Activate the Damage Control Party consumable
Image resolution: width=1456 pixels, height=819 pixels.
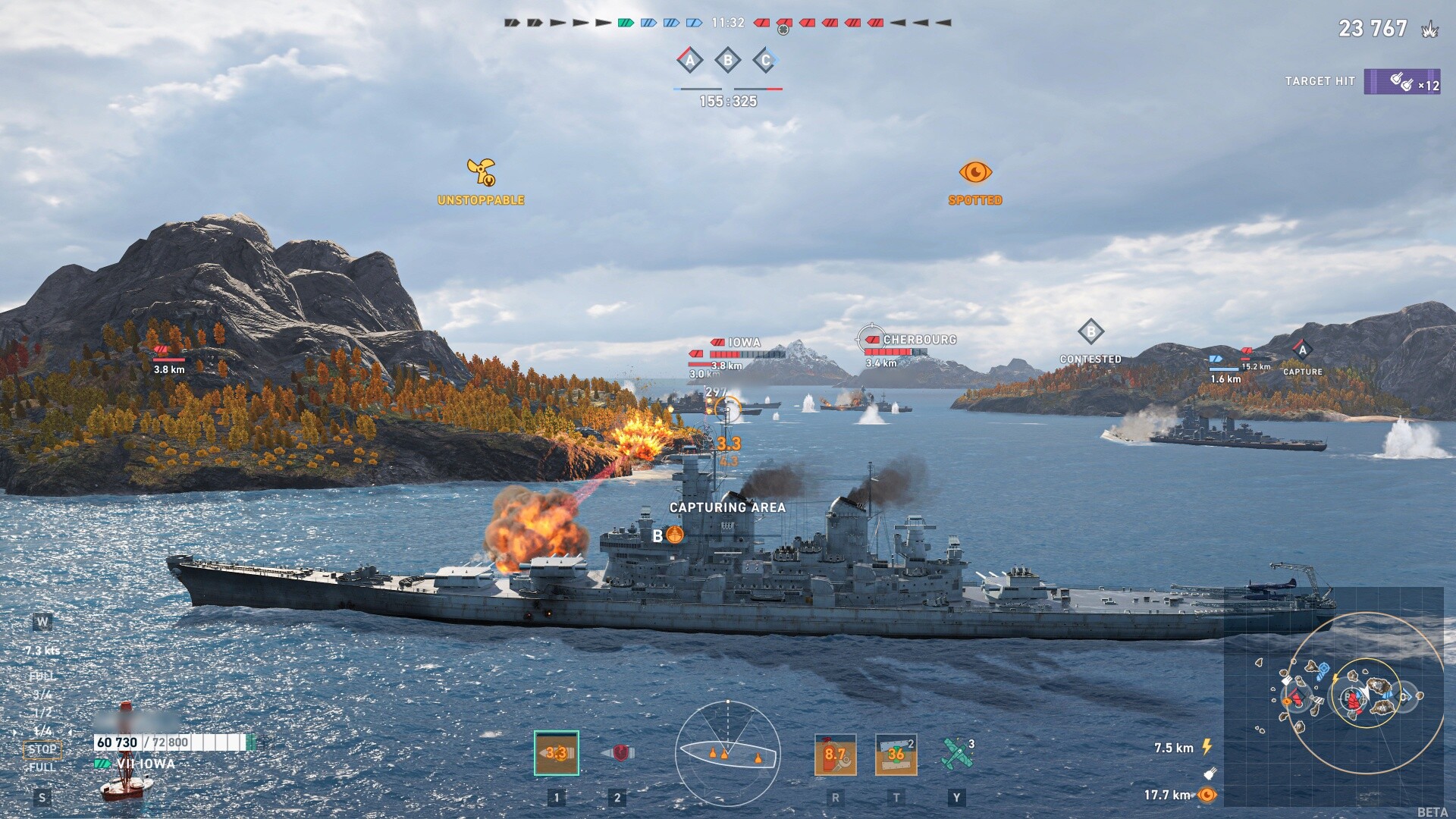835,755
